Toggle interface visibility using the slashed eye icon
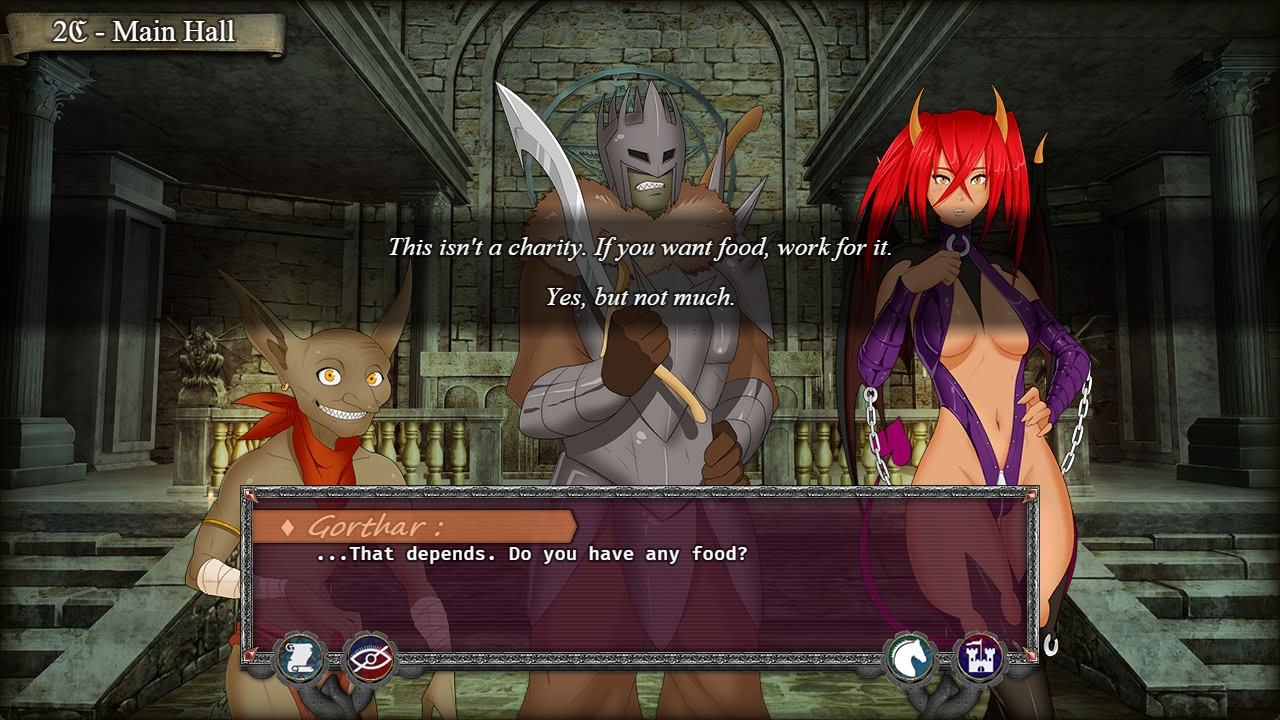The height and width of the screenshot is (720, 1280). click(370, 658)
